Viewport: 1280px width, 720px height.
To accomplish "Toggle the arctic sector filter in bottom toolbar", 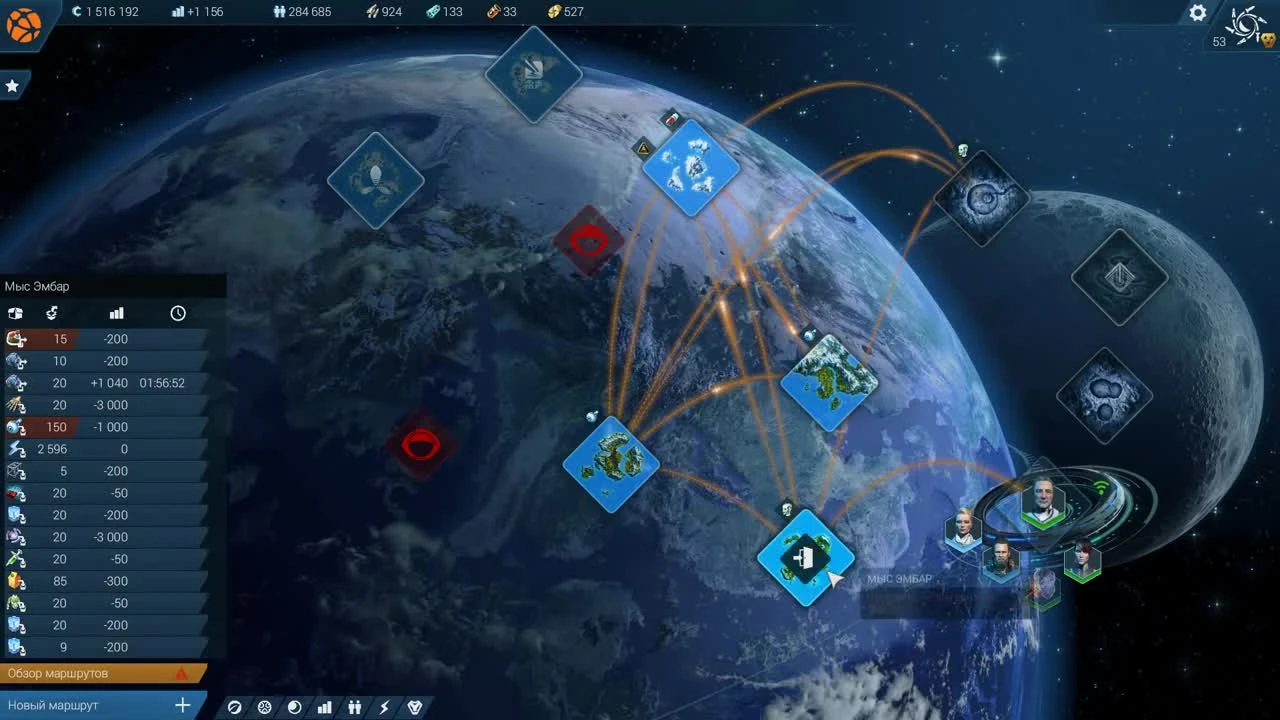I will click(x=264, y=707).
